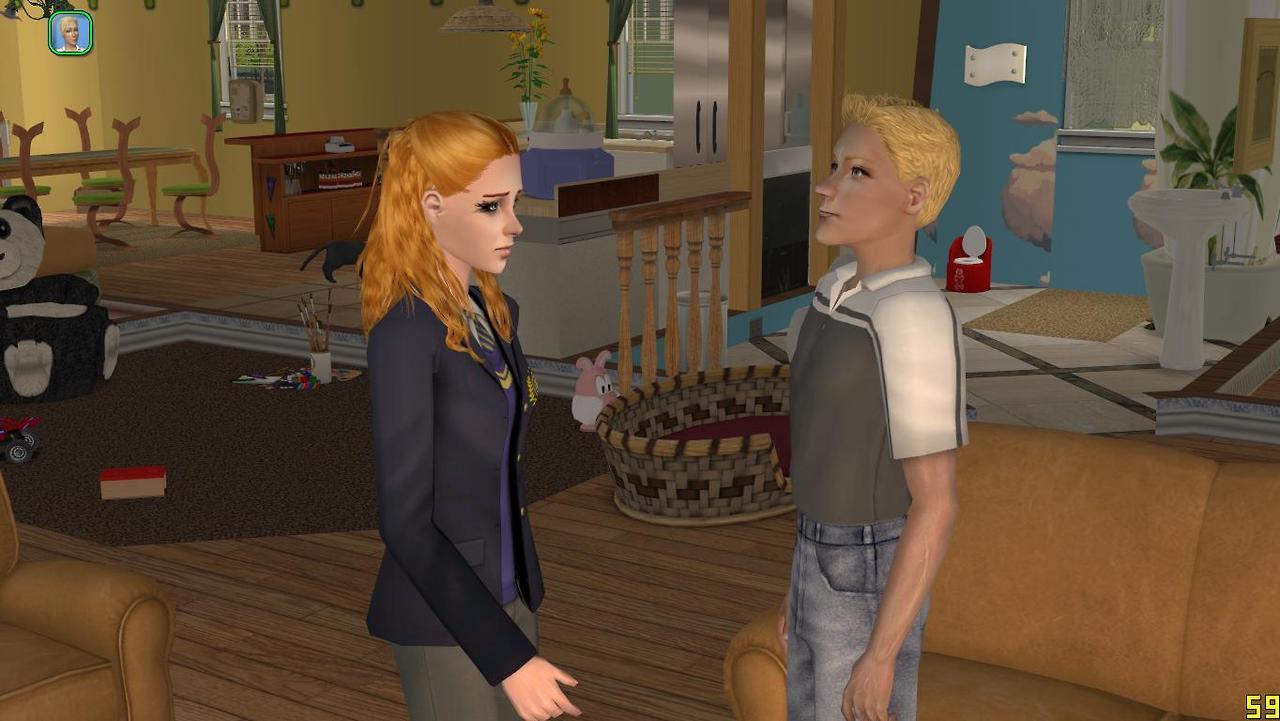Click the blond Sim's portrait icon

[71, 33]
